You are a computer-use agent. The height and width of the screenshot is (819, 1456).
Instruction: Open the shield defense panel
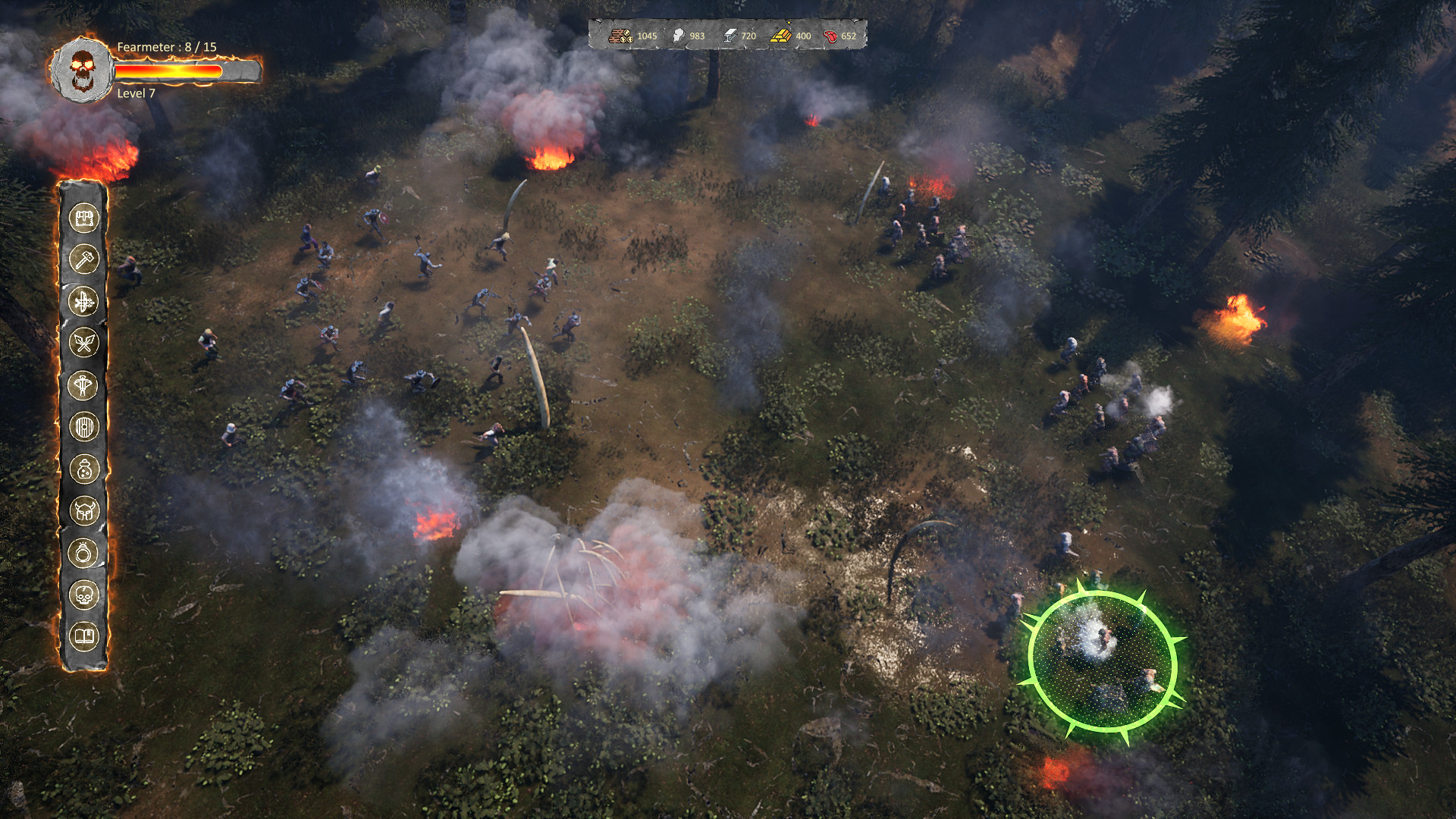pyautogui.click(x=86, y=426)
